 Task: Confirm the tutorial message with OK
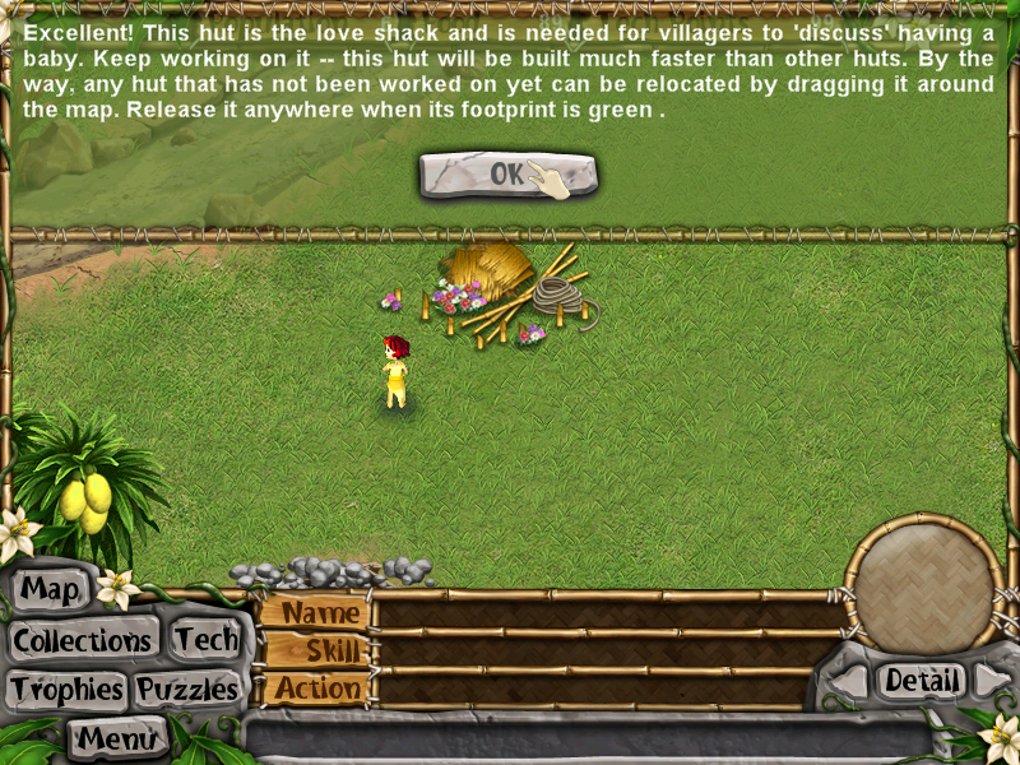[507, 175]
